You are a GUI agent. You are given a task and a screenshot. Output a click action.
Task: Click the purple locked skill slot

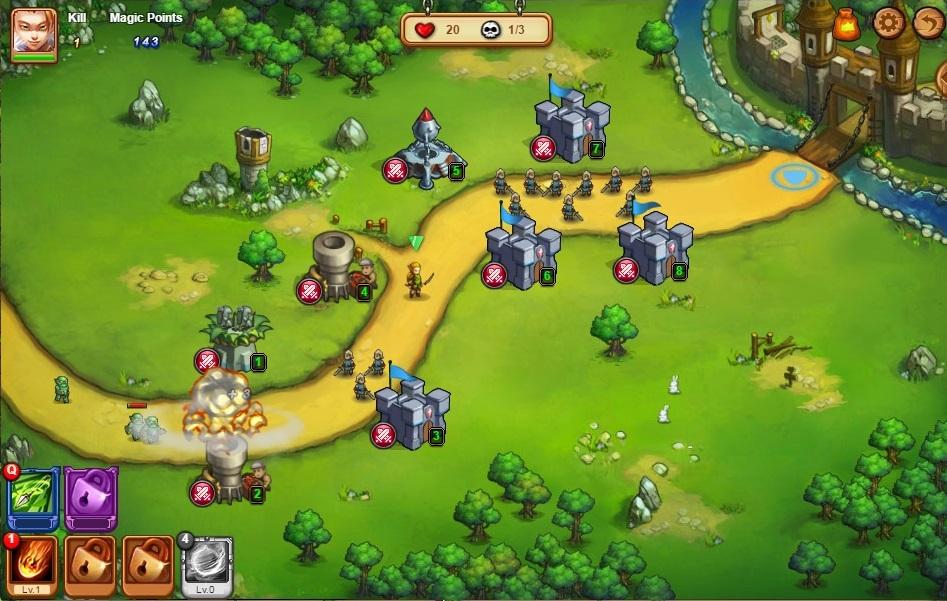click(x=91, y=497)
